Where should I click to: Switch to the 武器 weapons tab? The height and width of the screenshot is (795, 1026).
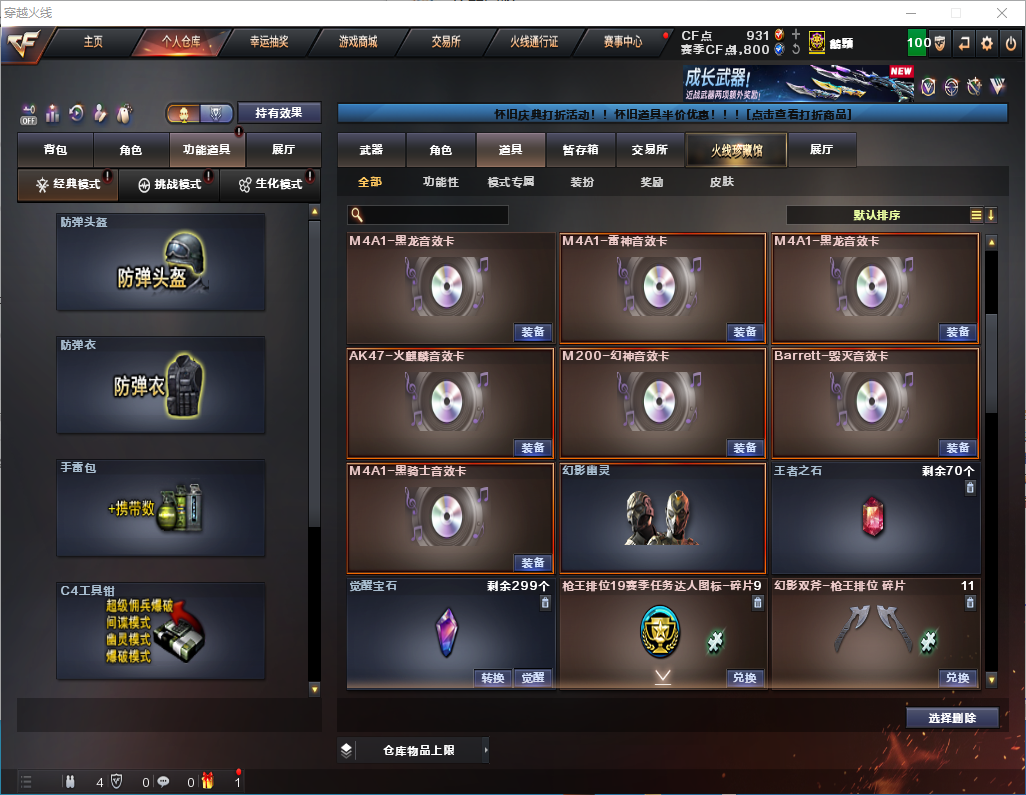point(371,150)
